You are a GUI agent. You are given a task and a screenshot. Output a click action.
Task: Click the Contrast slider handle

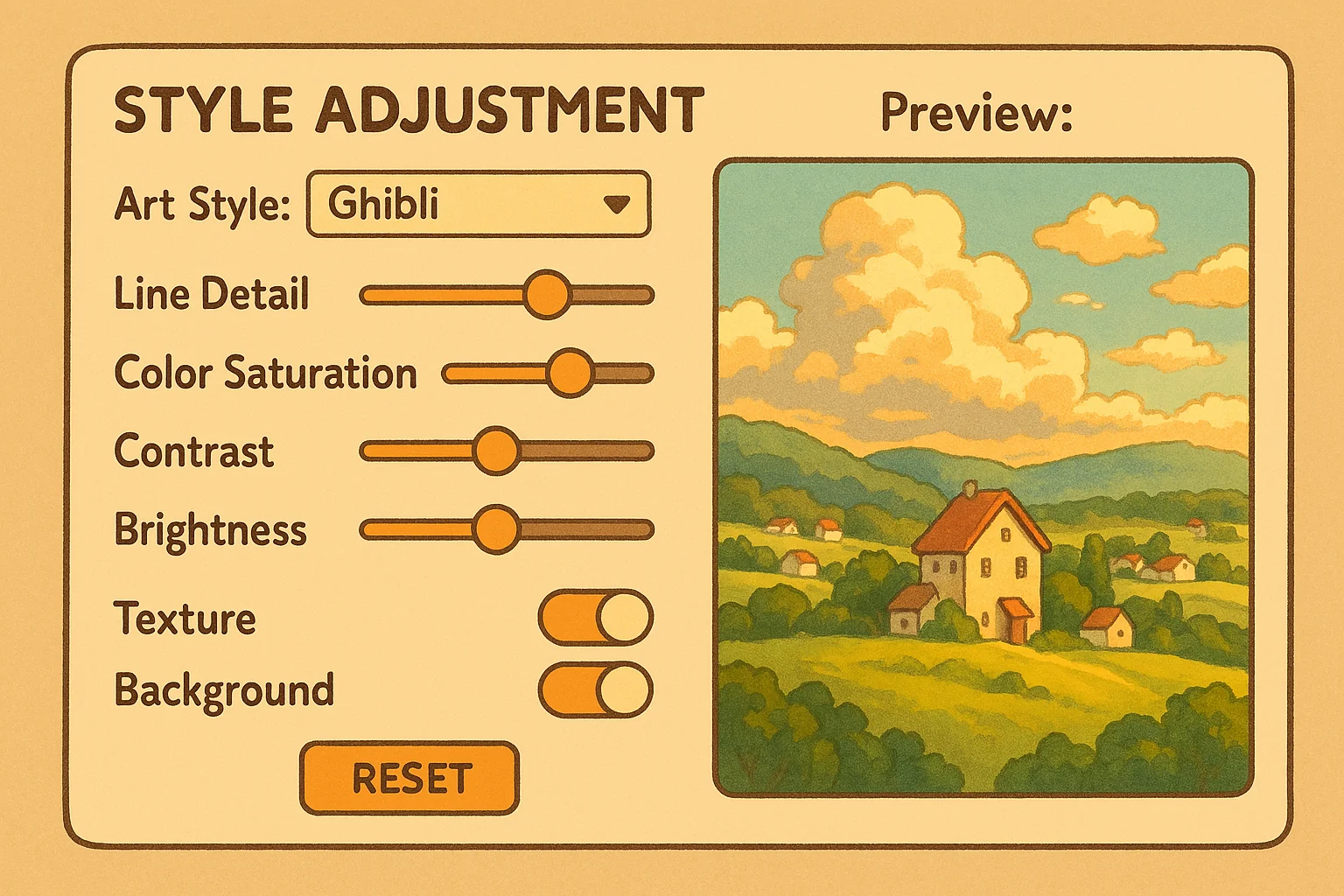(x=496, y=451)
